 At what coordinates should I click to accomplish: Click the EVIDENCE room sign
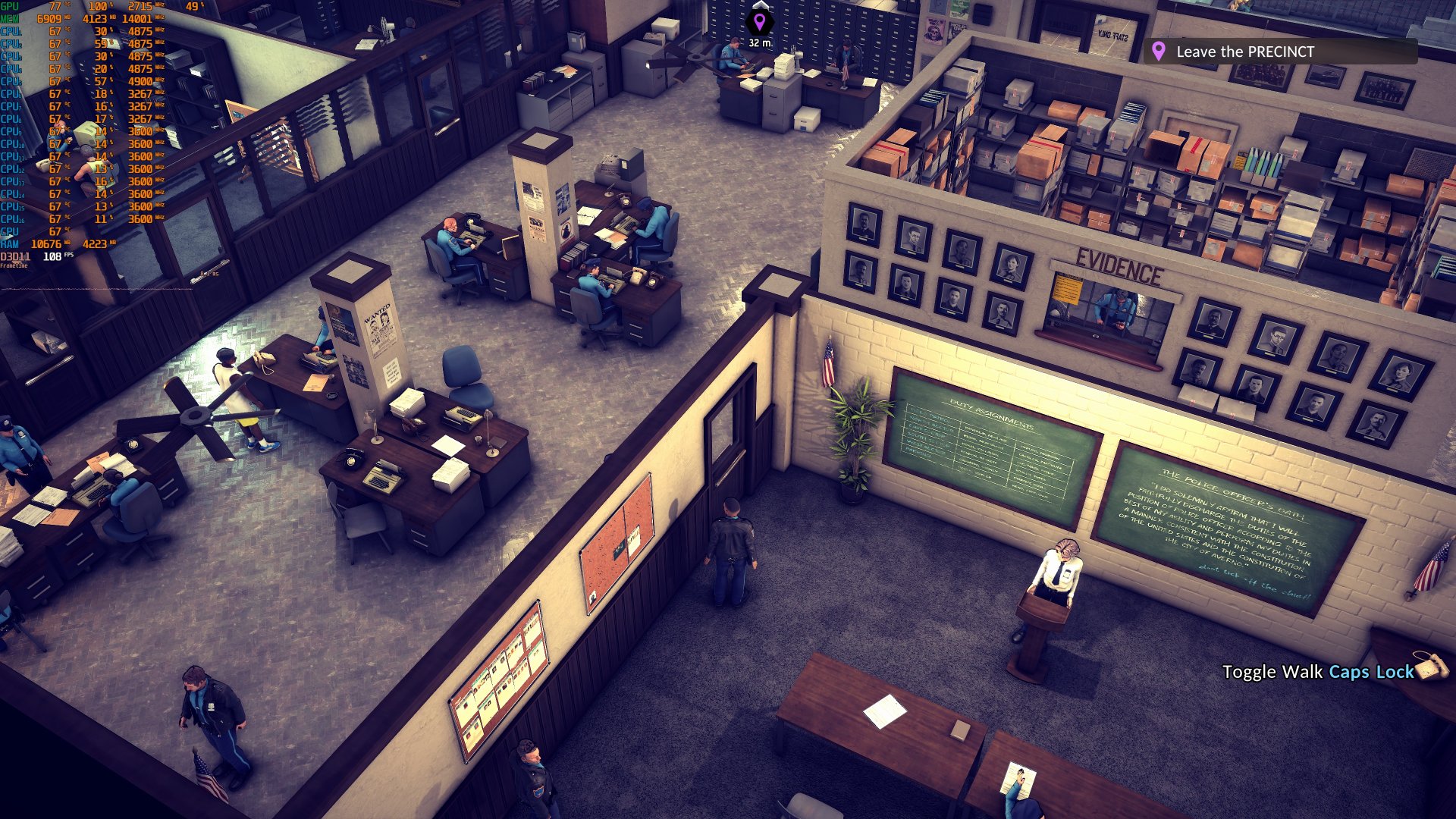[x=1119, y=259]
